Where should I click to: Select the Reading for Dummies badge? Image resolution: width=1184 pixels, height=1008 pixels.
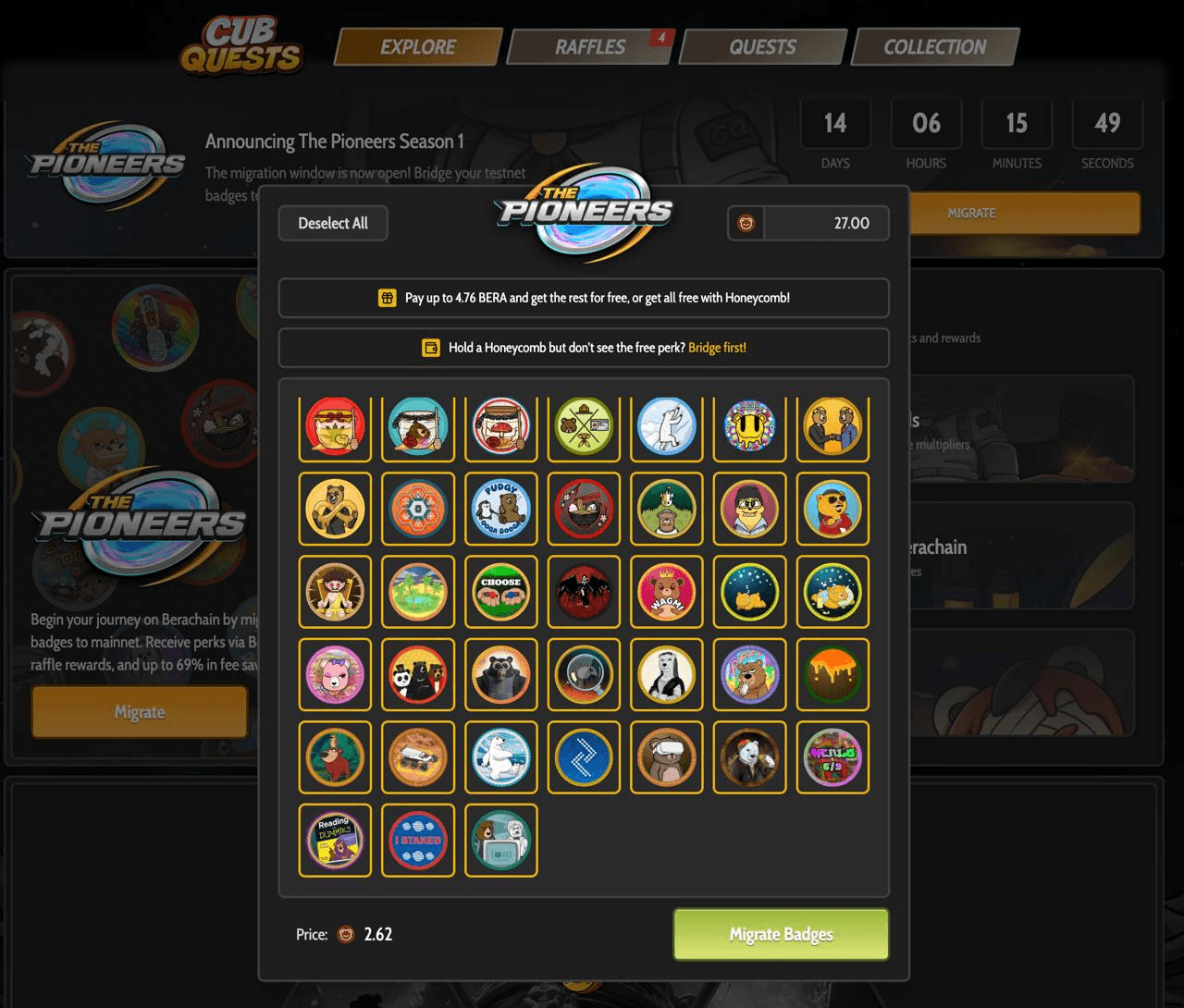[x=334, y=840]
